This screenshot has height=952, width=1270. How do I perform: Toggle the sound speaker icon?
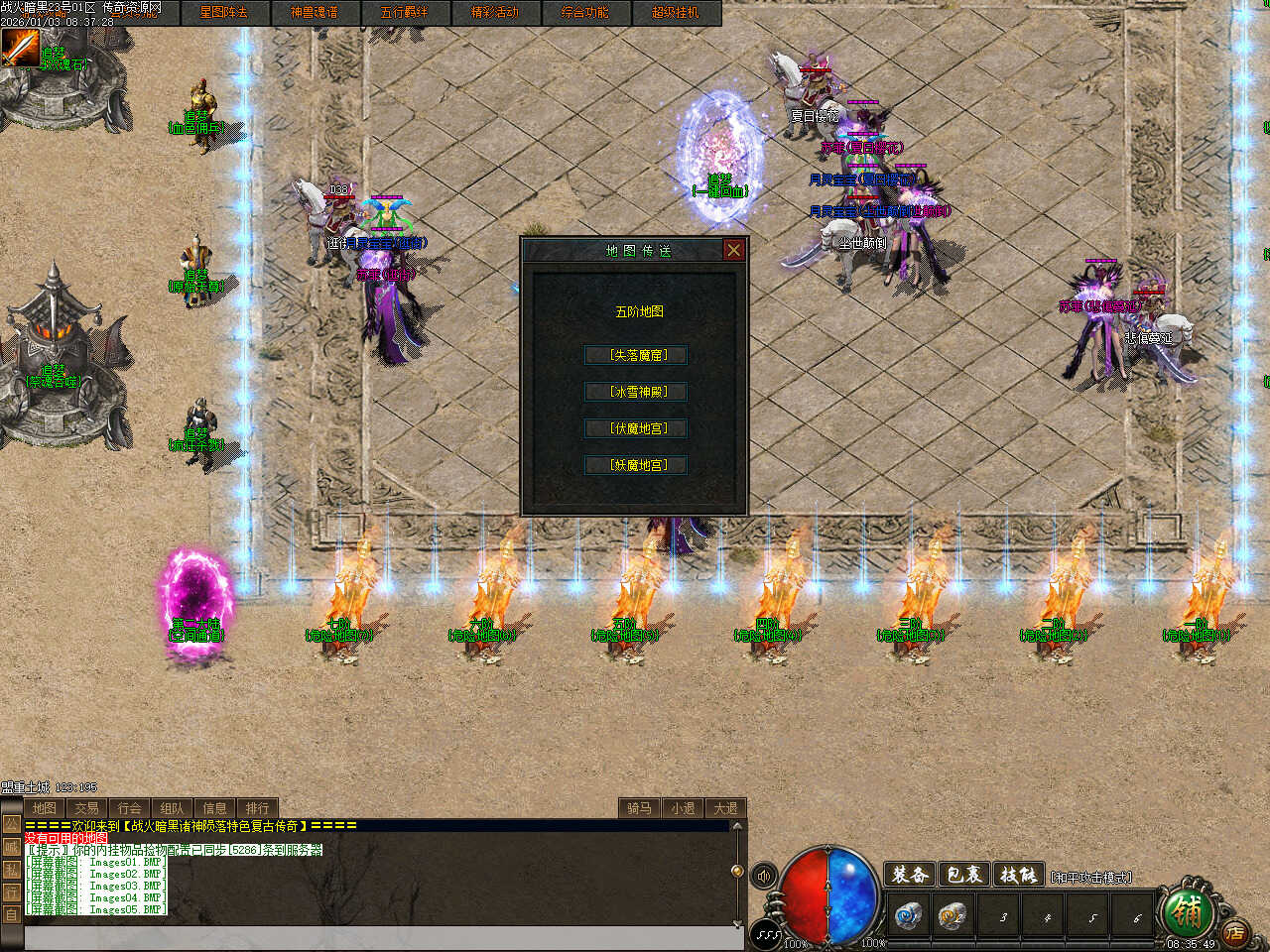click(764, 876)
